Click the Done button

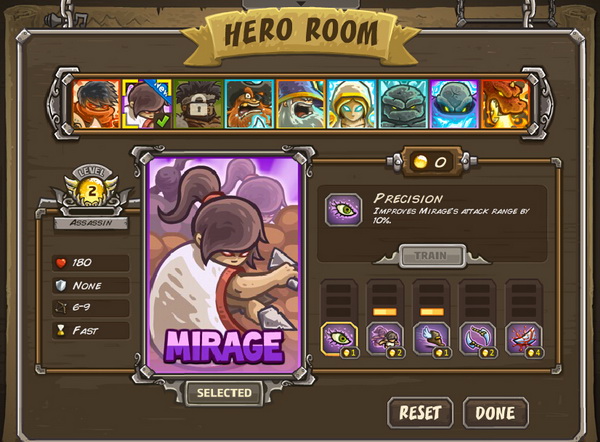(x=495, y=412)
